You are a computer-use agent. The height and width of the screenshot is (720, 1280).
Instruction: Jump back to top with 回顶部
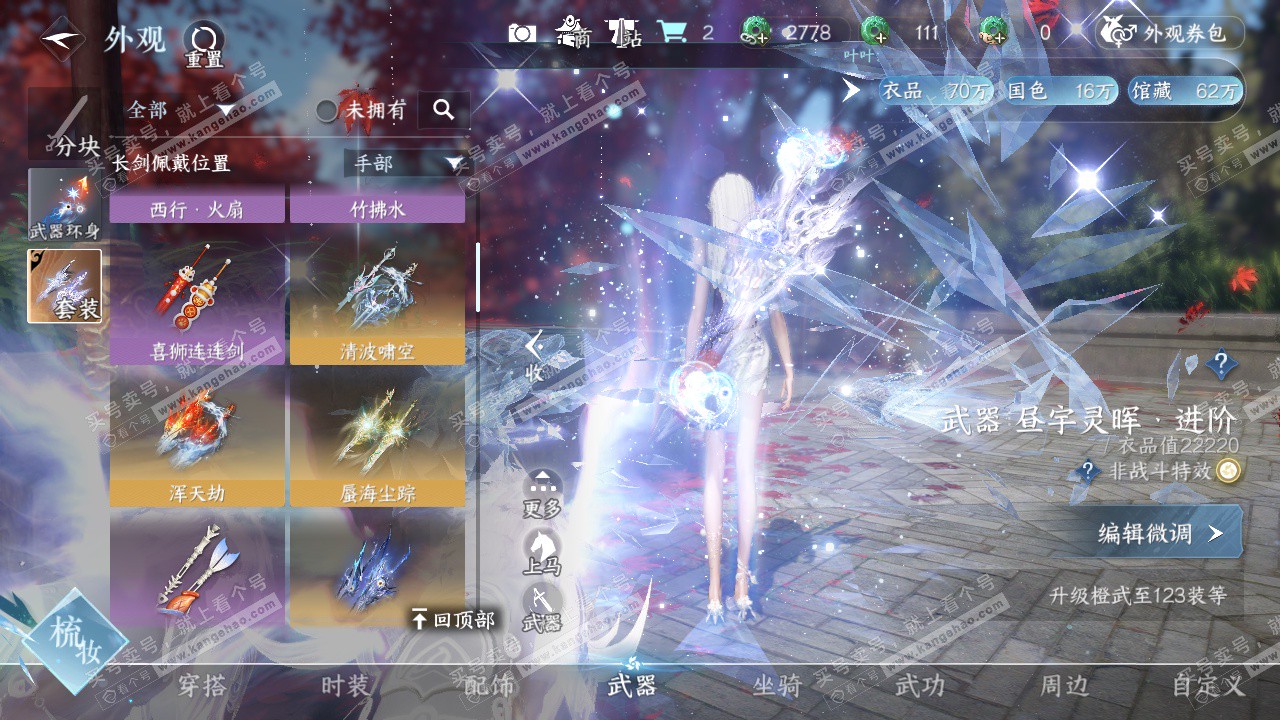pos(453,620)
